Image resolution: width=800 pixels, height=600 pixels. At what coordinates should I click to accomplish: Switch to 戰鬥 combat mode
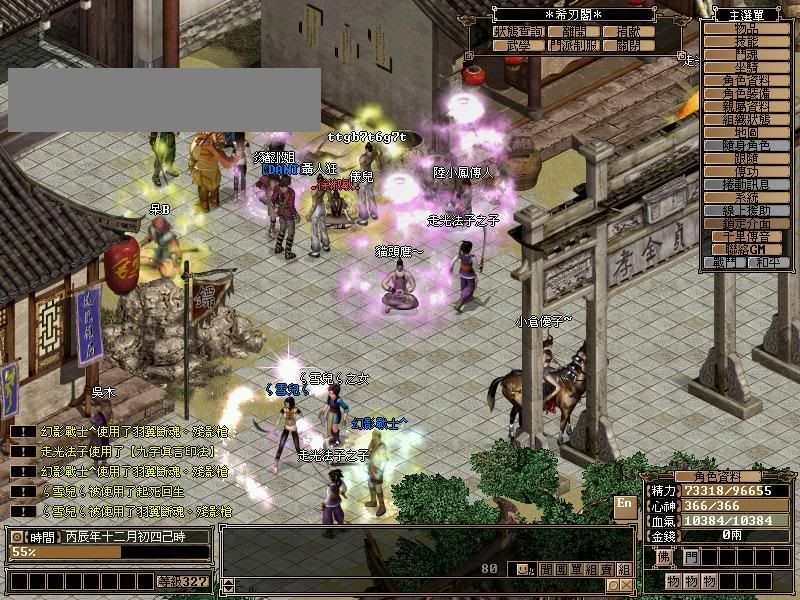click(727, 262)
